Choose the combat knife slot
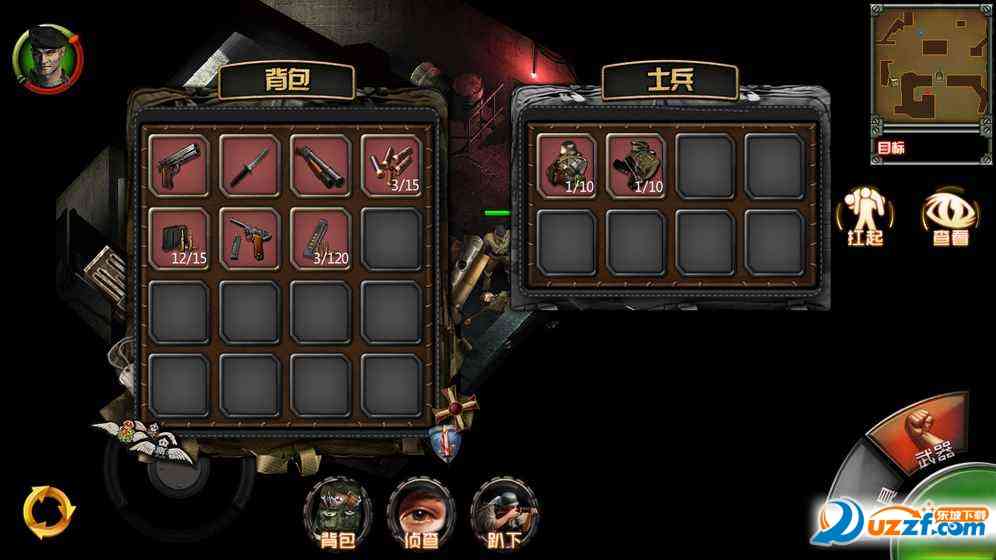The image size is (996, 560). pyautogui.click(x=250, y=166)
